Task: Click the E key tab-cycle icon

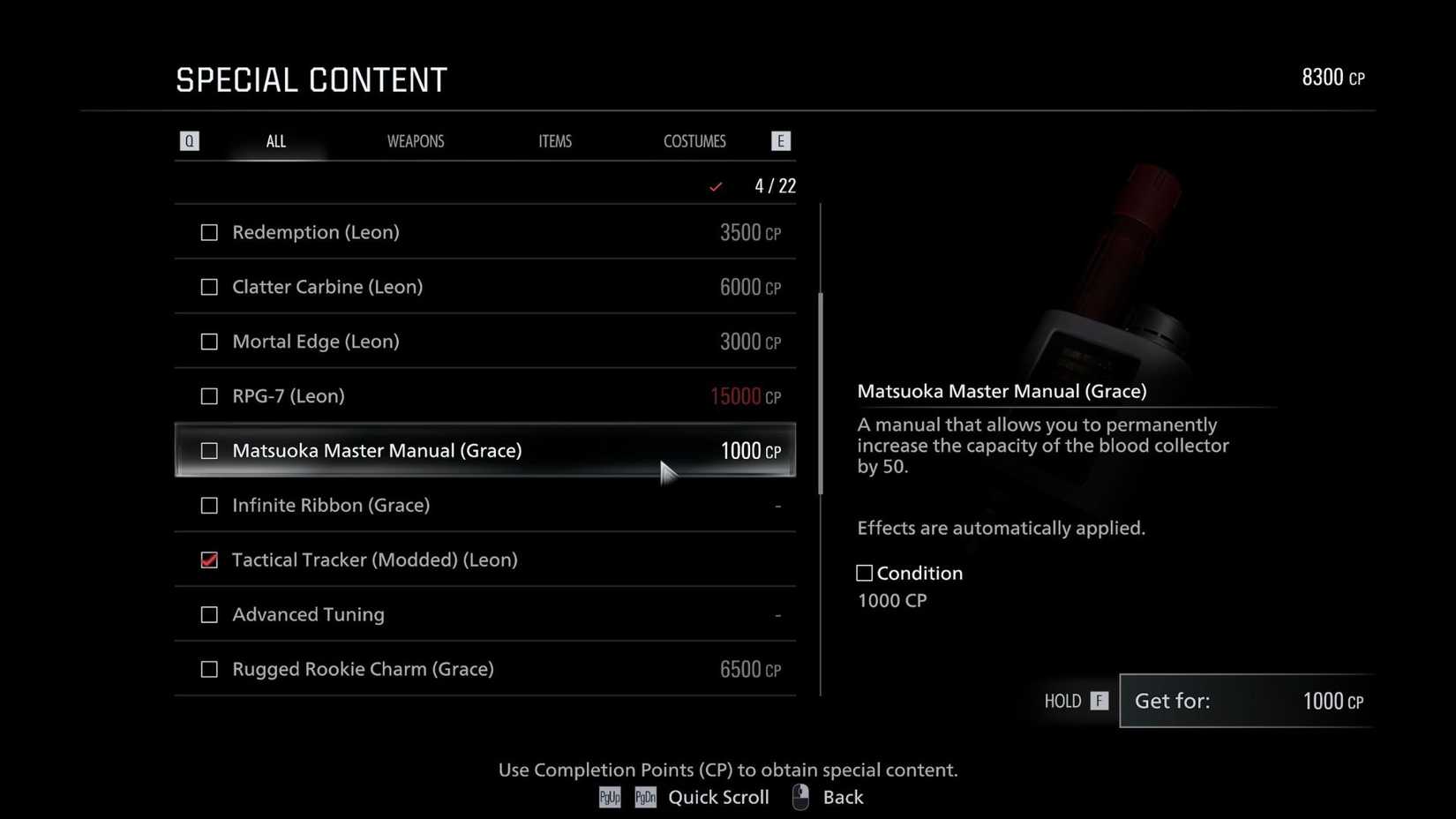Action: [x=780, y=140]
